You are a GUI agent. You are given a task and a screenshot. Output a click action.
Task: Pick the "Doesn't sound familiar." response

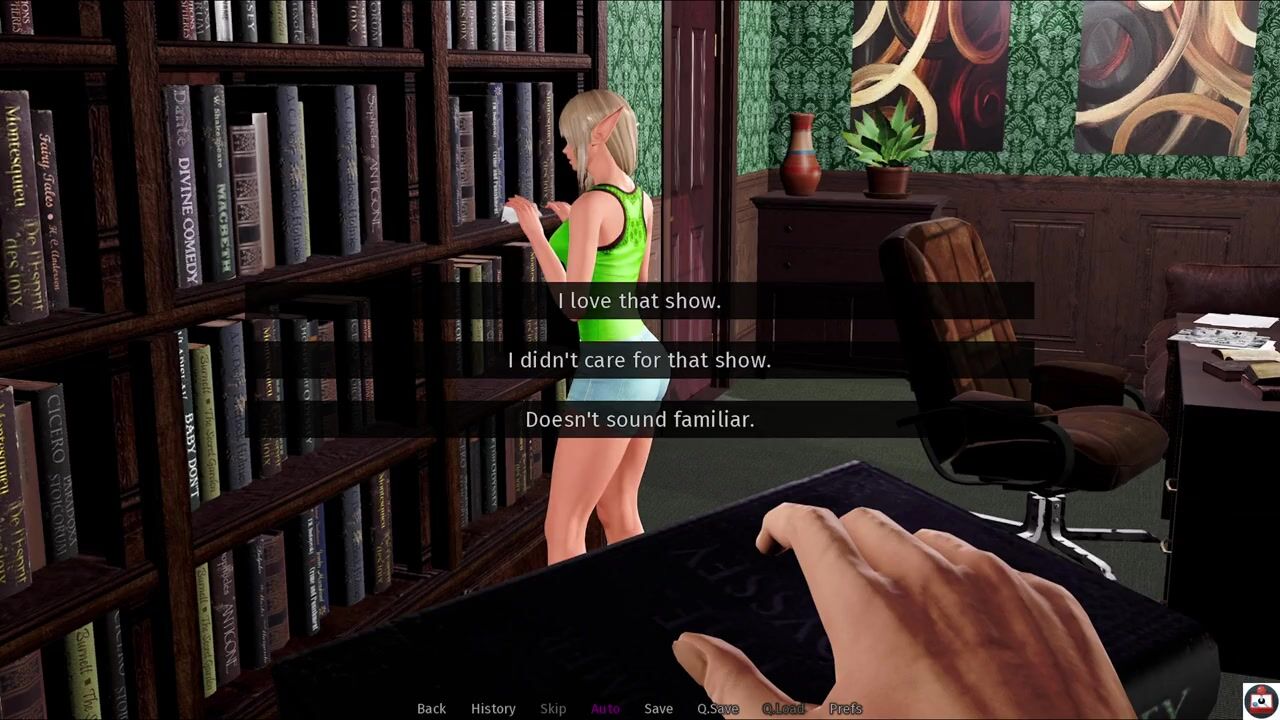[639, 420]
